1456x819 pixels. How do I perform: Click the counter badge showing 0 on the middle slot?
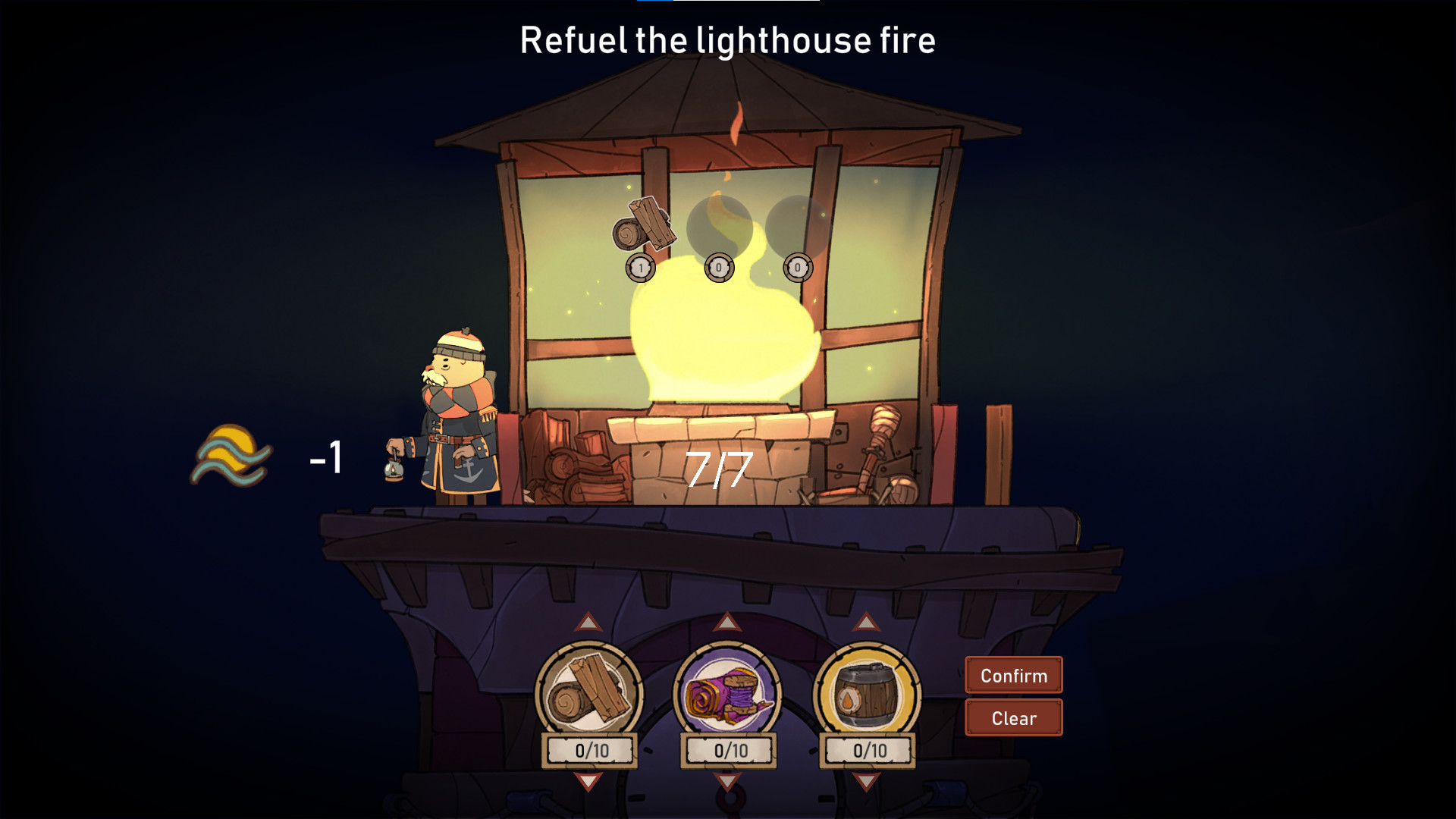pos(718,267)
